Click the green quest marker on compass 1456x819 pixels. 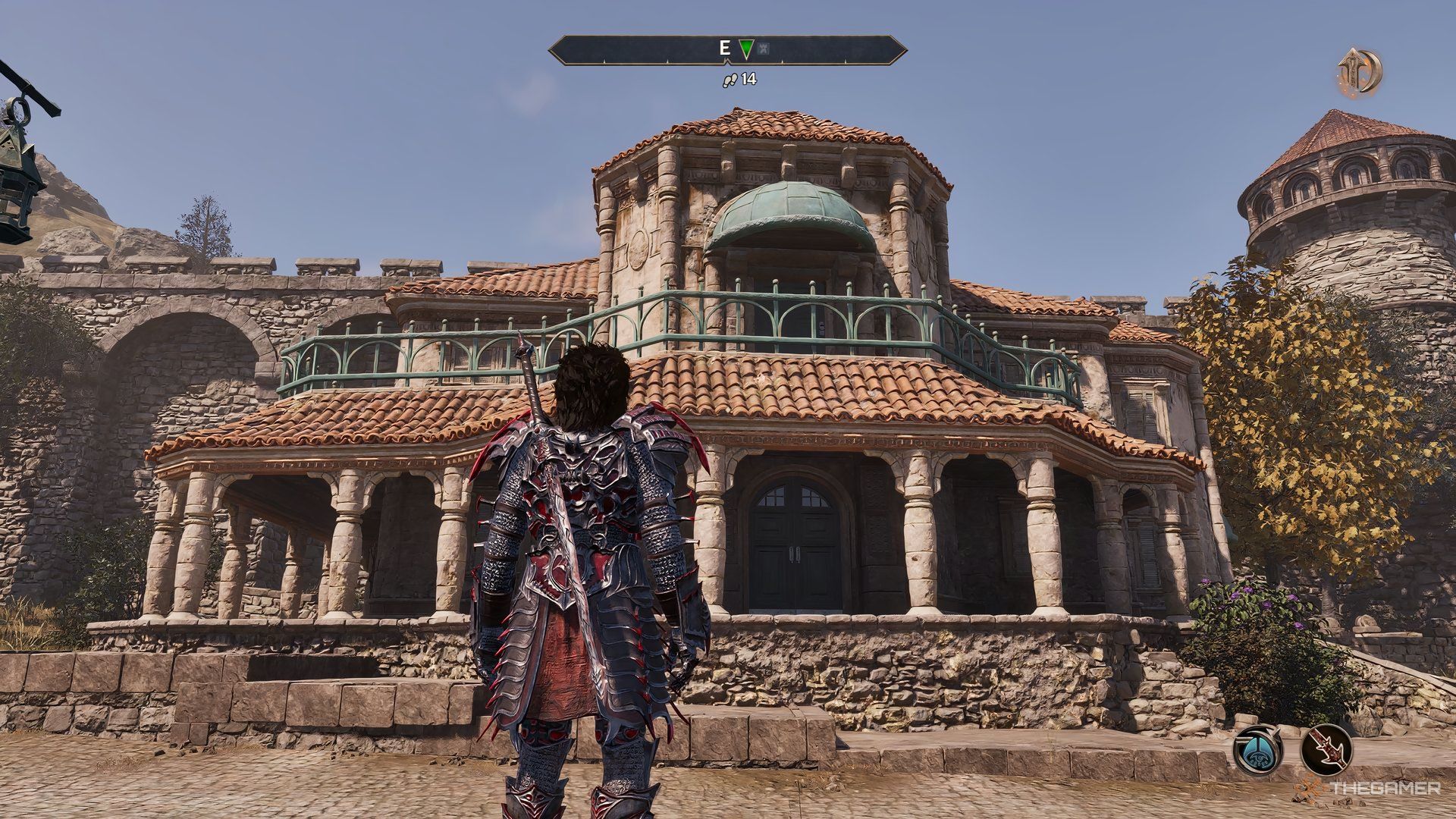(746, 50)
